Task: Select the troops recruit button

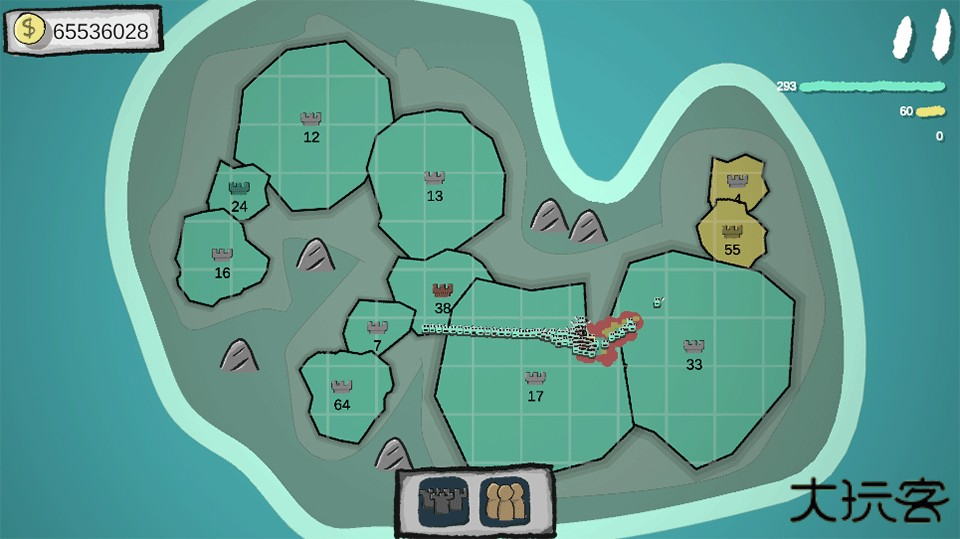Action: 504,497
